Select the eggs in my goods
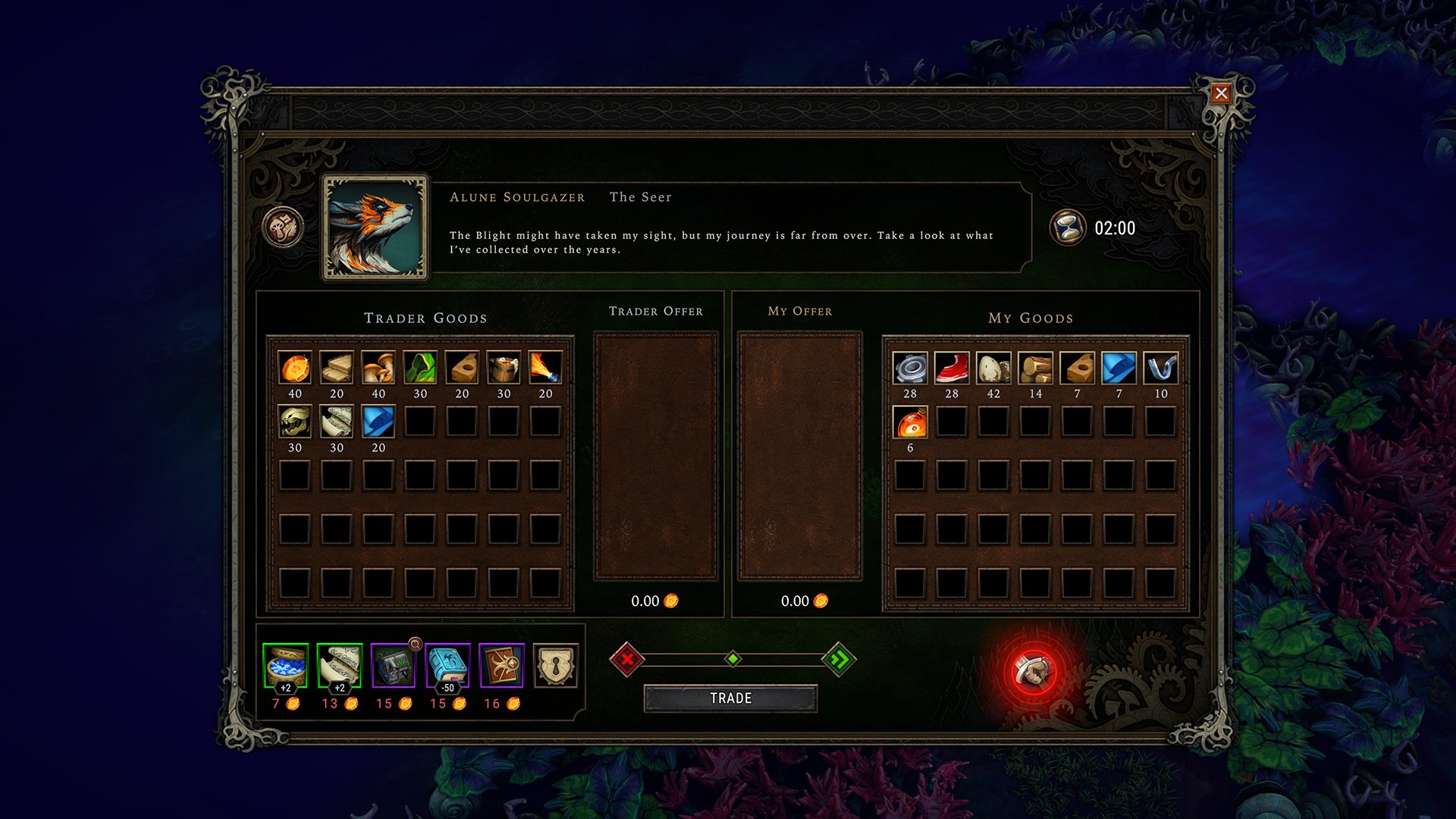The width and height of the screenshot is (1456, 819). (x=993, y=368)
